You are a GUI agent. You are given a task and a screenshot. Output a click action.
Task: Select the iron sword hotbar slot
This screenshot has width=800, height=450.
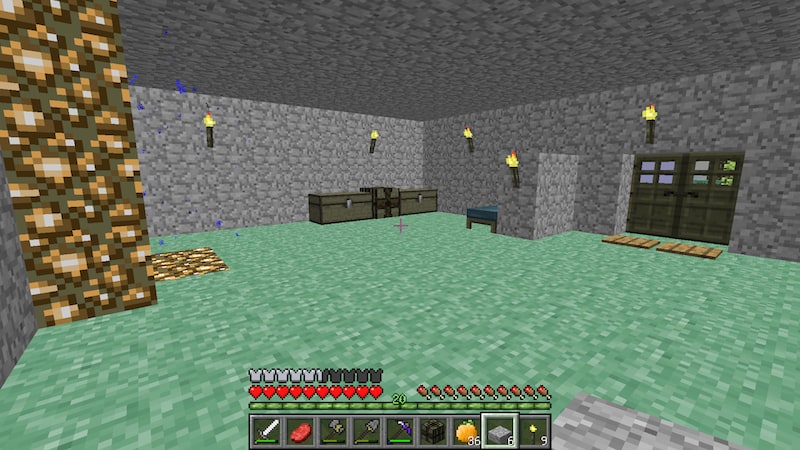click(269, 432)
